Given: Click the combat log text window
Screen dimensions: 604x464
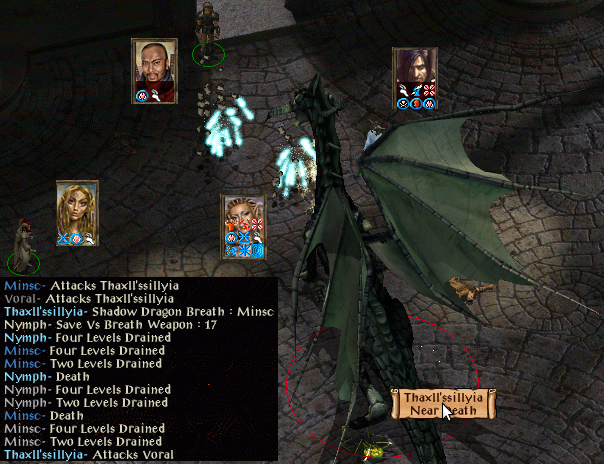Looking at the screenshot, I should tap(139, 369).
